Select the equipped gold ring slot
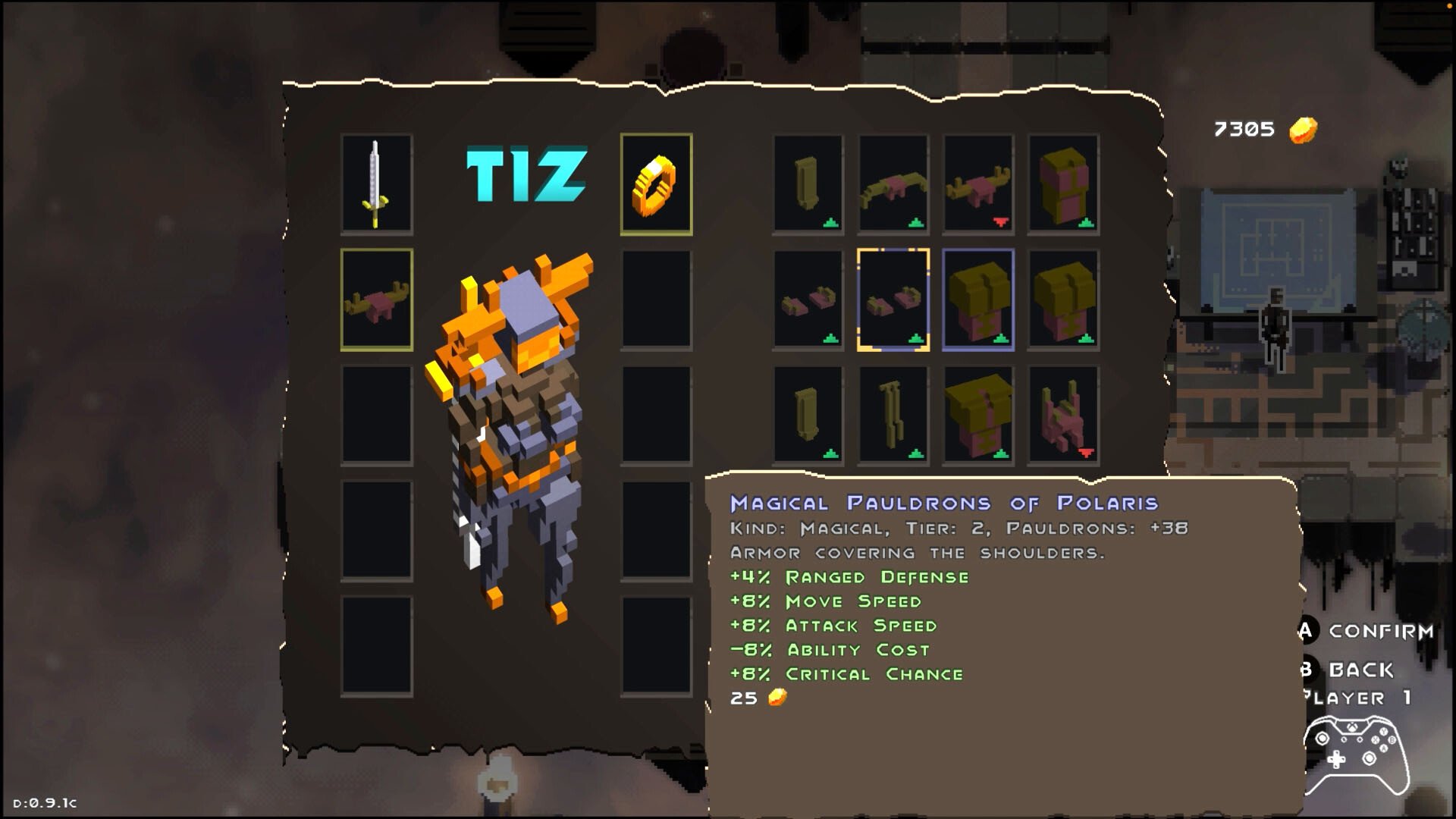 656,184
